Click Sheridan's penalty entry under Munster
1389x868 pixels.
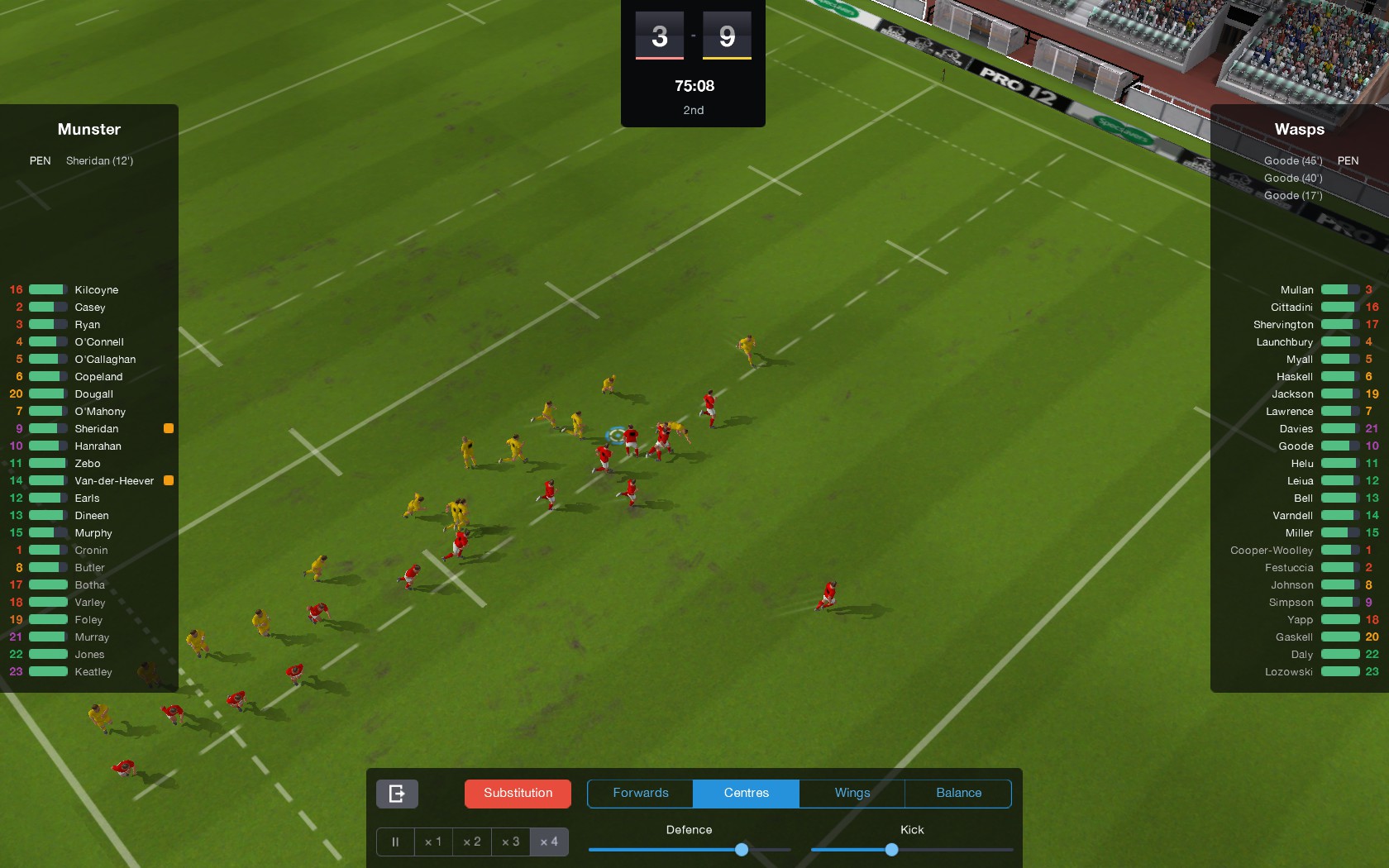pyautogui.click(x=99, y=160)
